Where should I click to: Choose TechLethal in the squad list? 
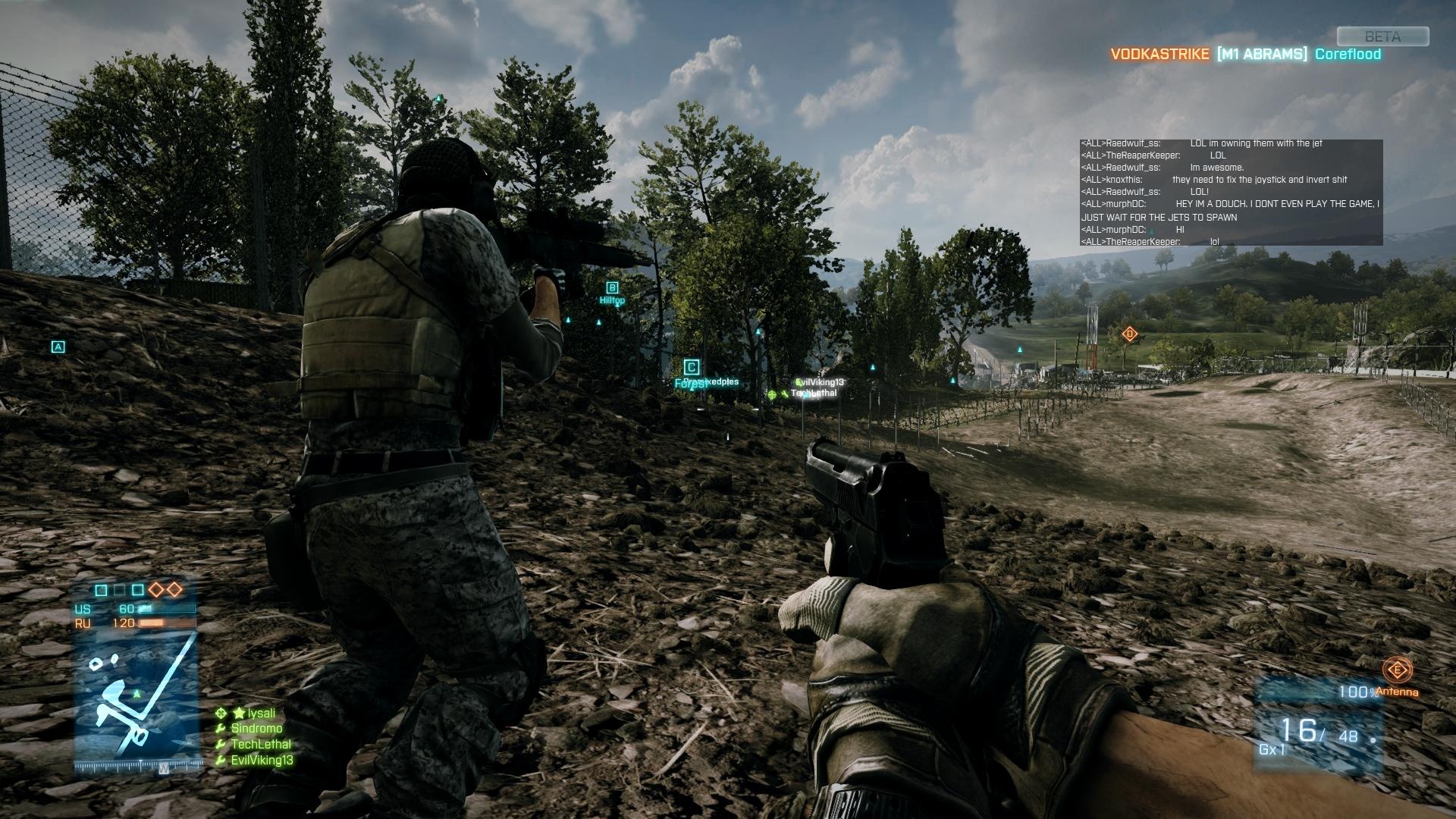(x=261, y=745)
